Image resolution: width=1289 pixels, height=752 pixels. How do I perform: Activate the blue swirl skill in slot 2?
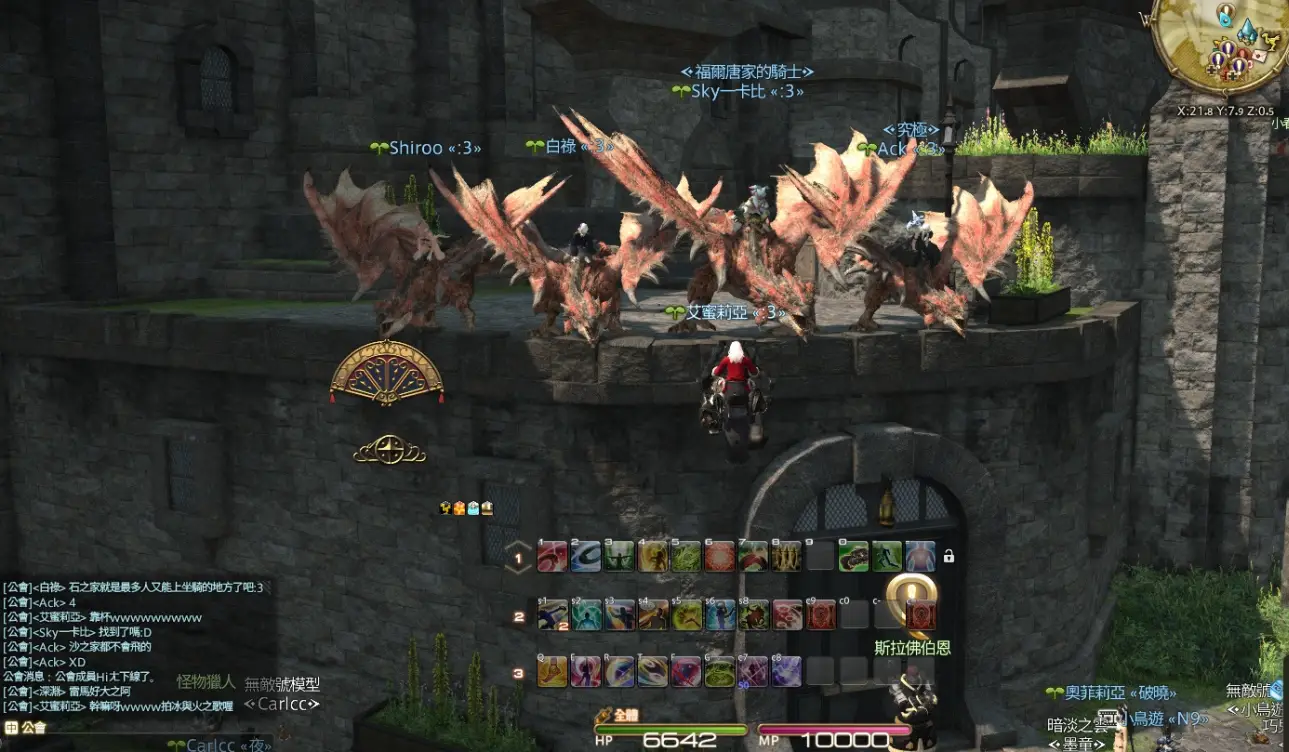586,557
